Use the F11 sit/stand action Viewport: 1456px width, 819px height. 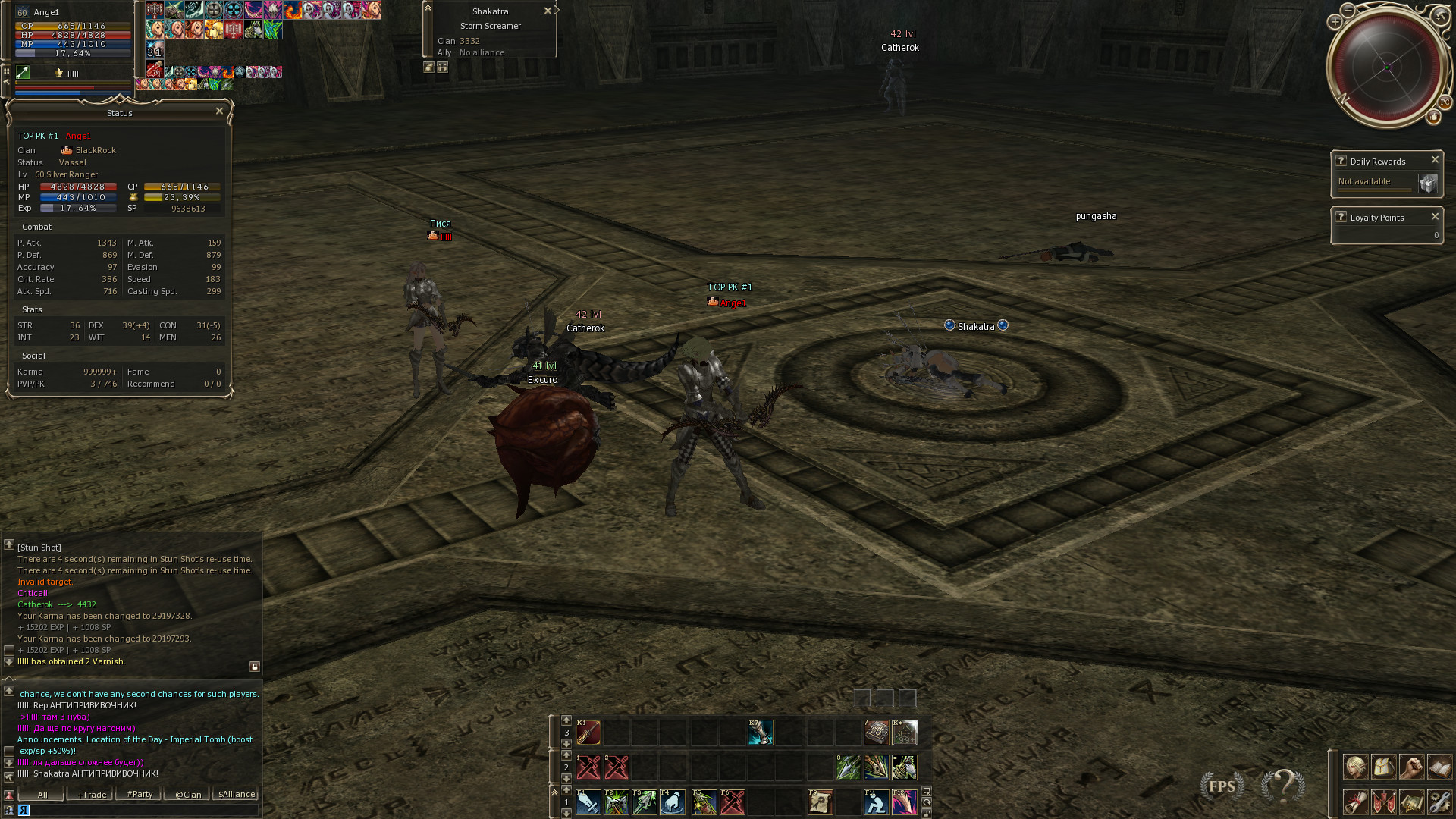[876, 802]
